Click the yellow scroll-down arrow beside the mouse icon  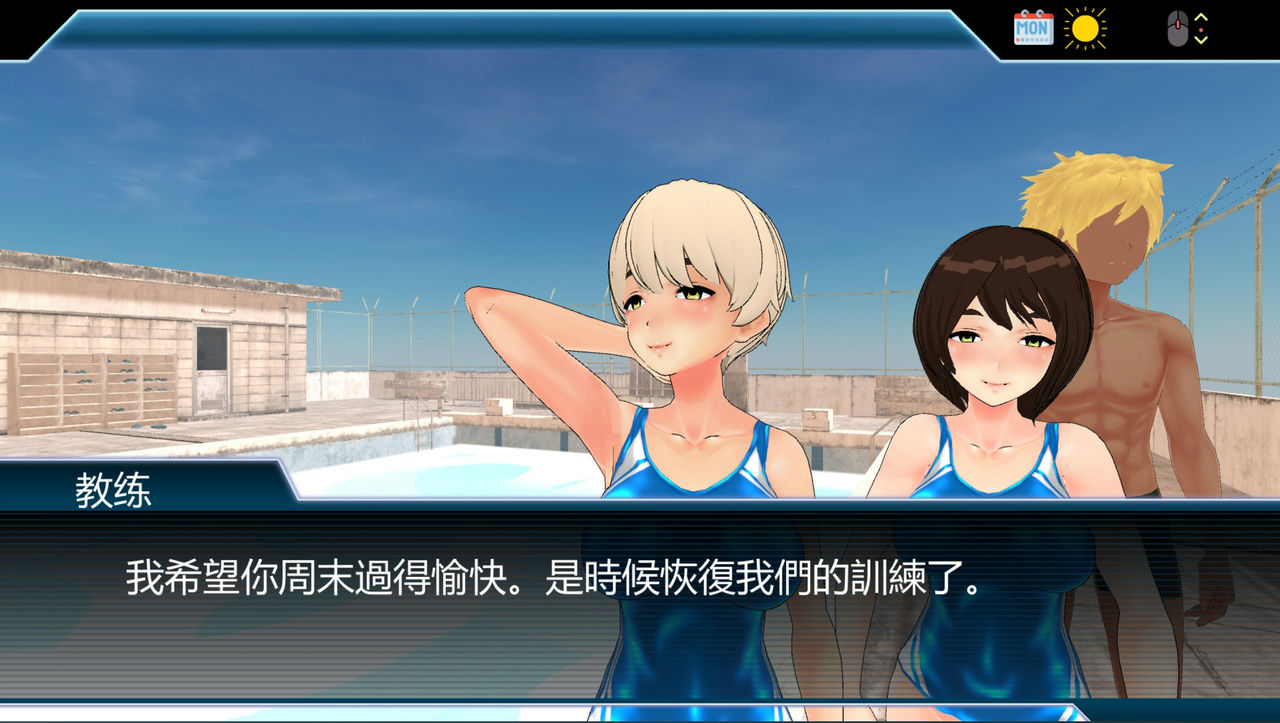1201,40
